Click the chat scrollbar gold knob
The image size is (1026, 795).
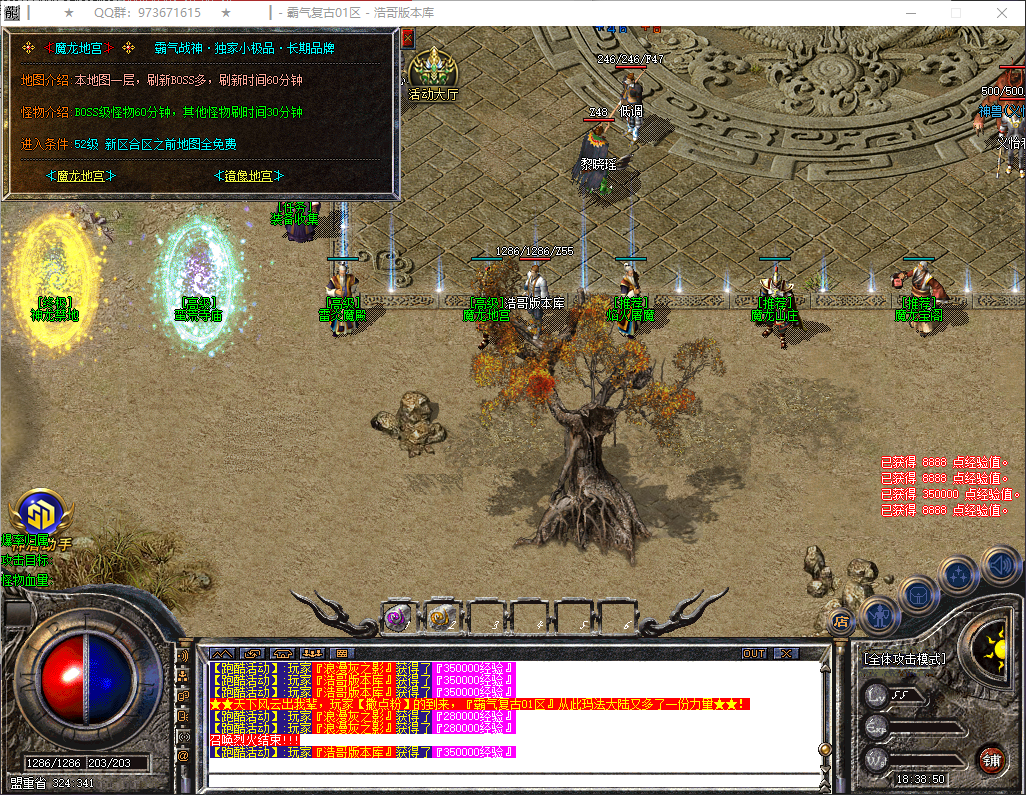tap(824, 749)
